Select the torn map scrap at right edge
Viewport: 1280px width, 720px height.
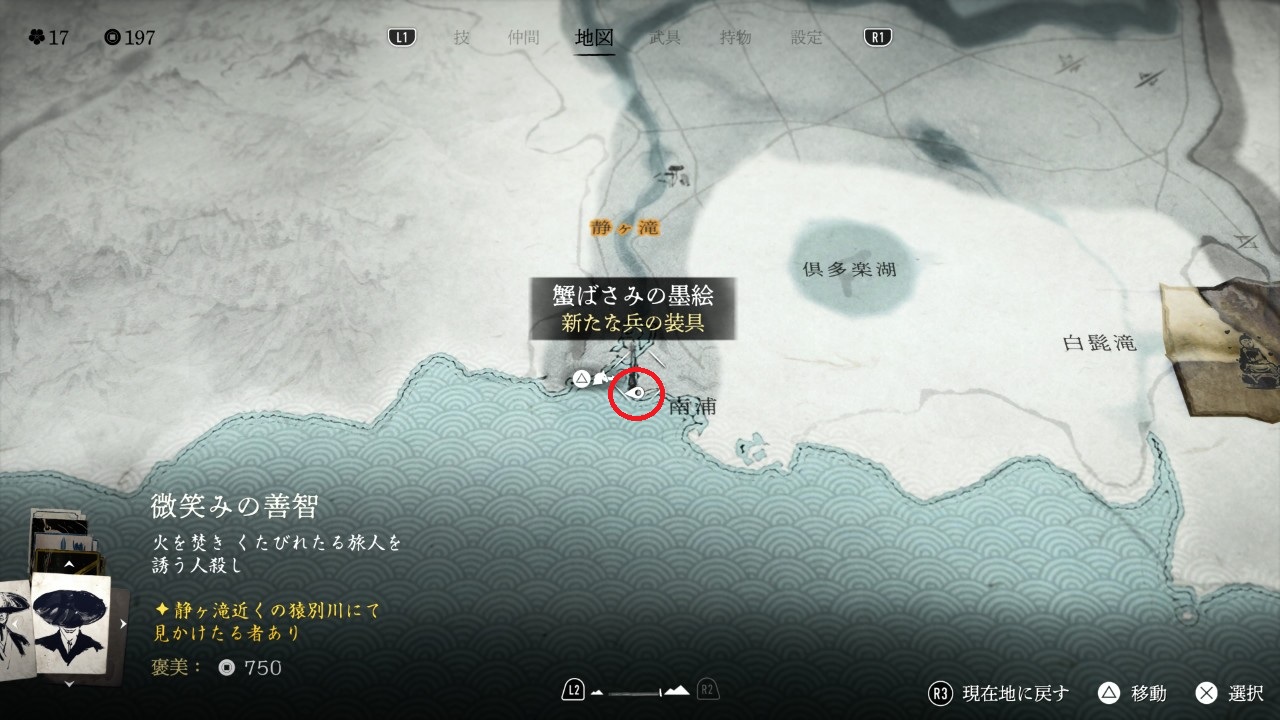(1222, 350)
